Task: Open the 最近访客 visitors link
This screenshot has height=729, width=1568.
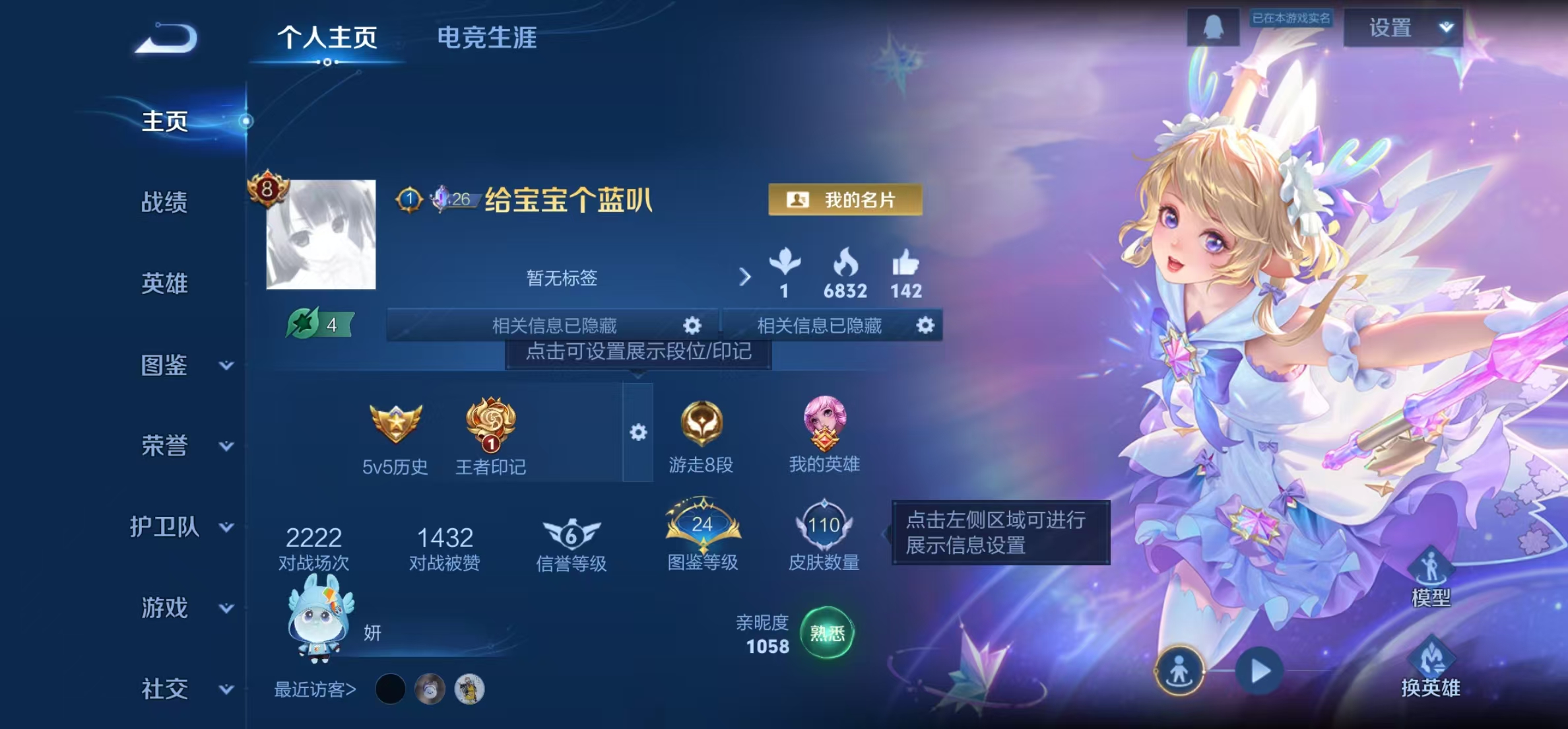Action: coord(315,688)
